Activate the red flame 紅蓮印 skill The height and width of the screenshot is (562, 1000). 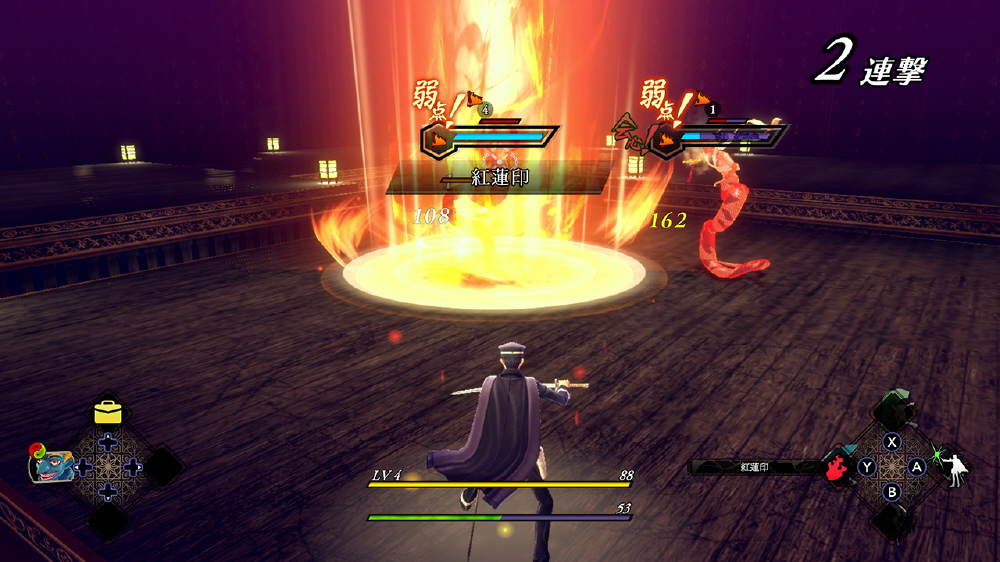(838, 468)
